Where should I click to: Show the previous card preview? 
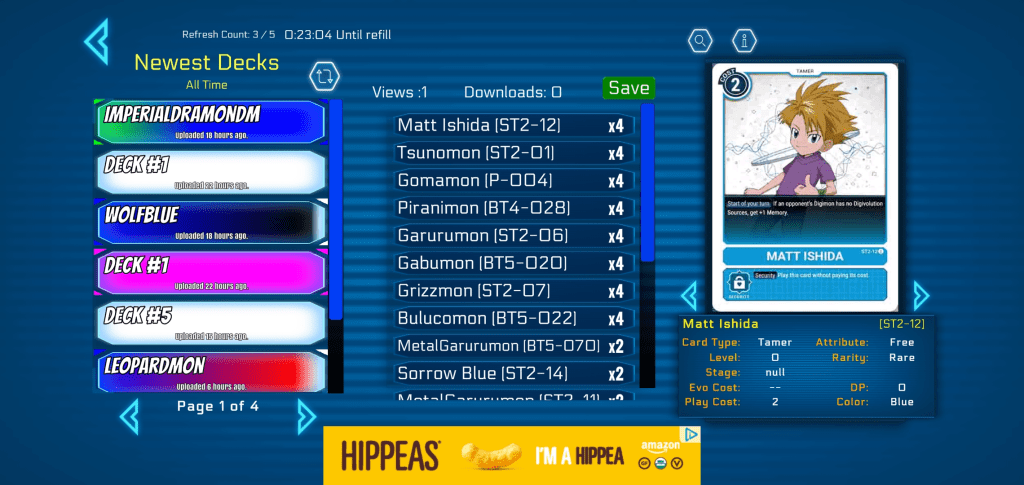[x=689, y=295]
